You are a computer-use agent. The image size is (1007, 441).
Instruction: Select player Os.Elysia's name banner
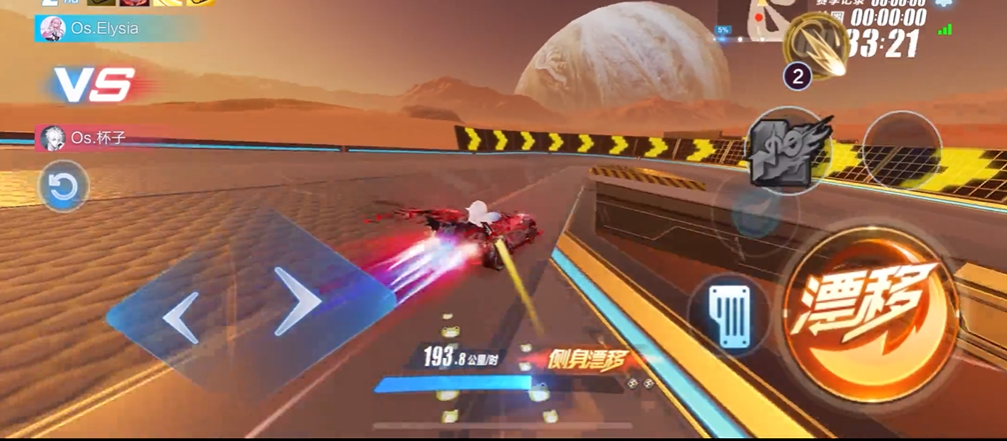pos(105,29)
